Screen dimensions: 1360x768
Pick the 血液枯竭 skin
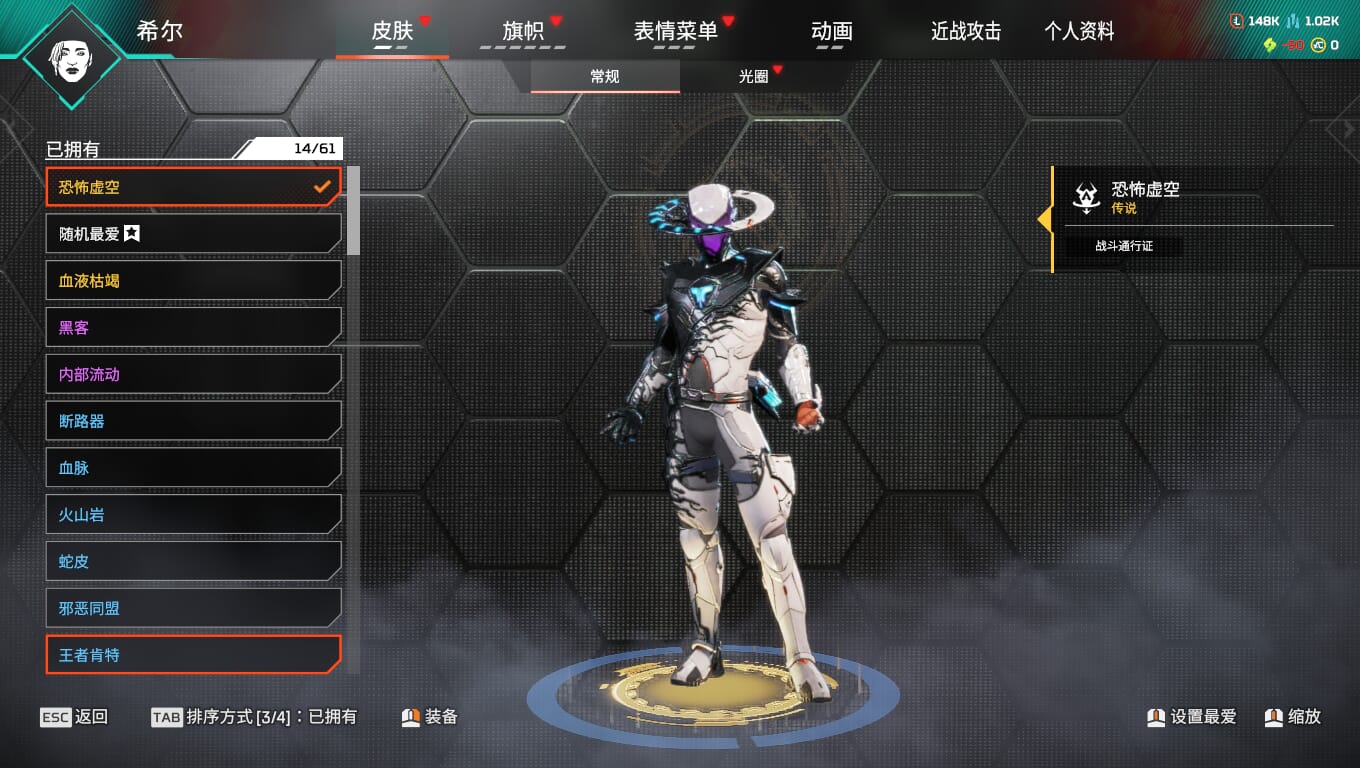click(x=193, y=281)
